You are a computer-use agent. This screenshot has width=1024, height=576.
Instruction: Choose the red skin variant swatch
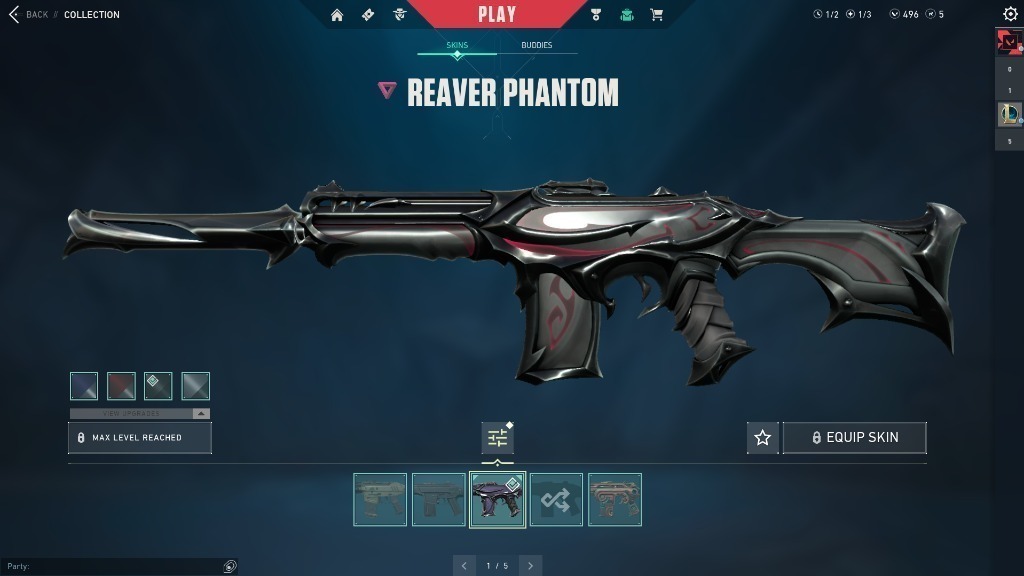[x=121, y=386]
